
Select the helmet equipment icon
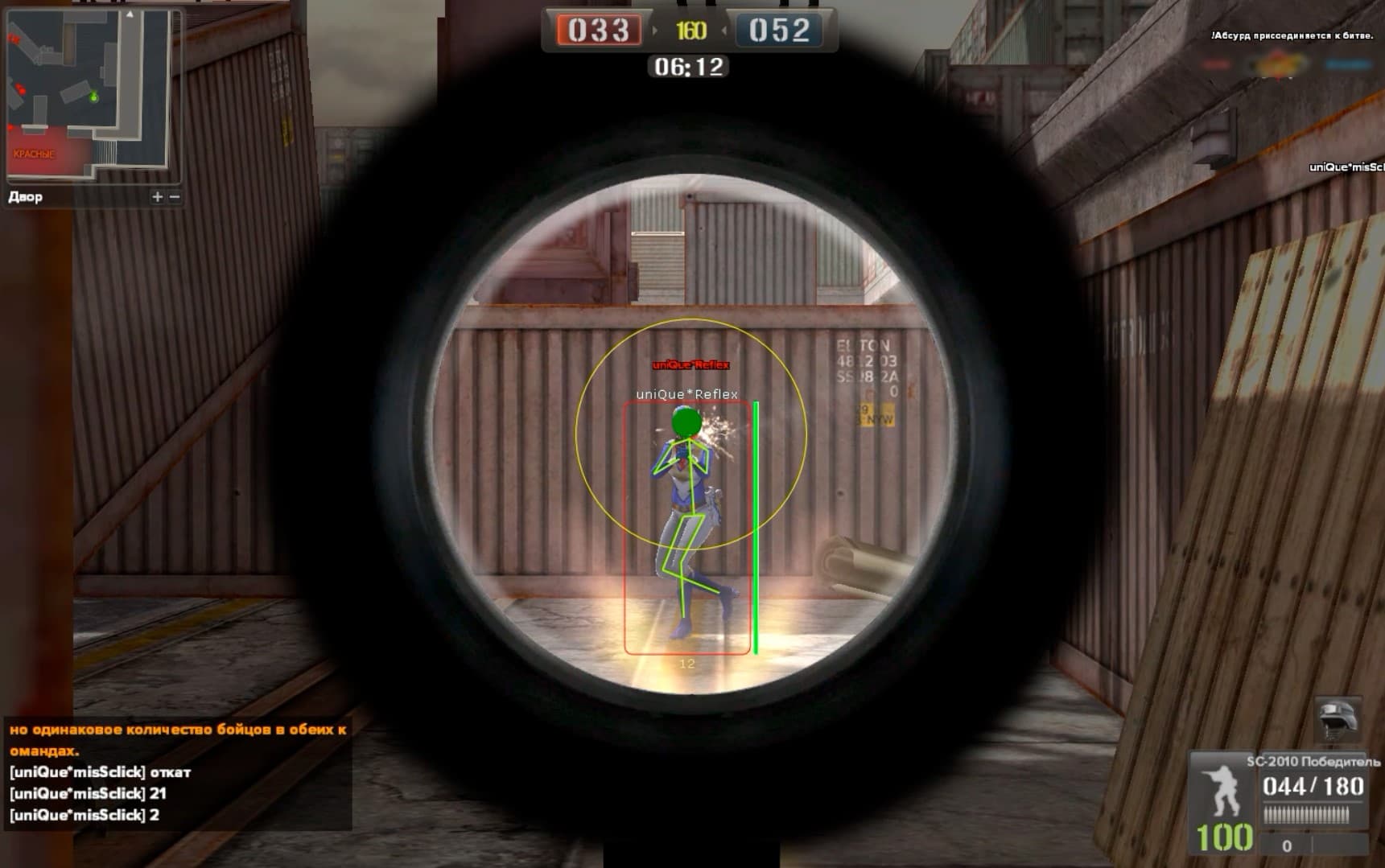tap(1338, 718)
